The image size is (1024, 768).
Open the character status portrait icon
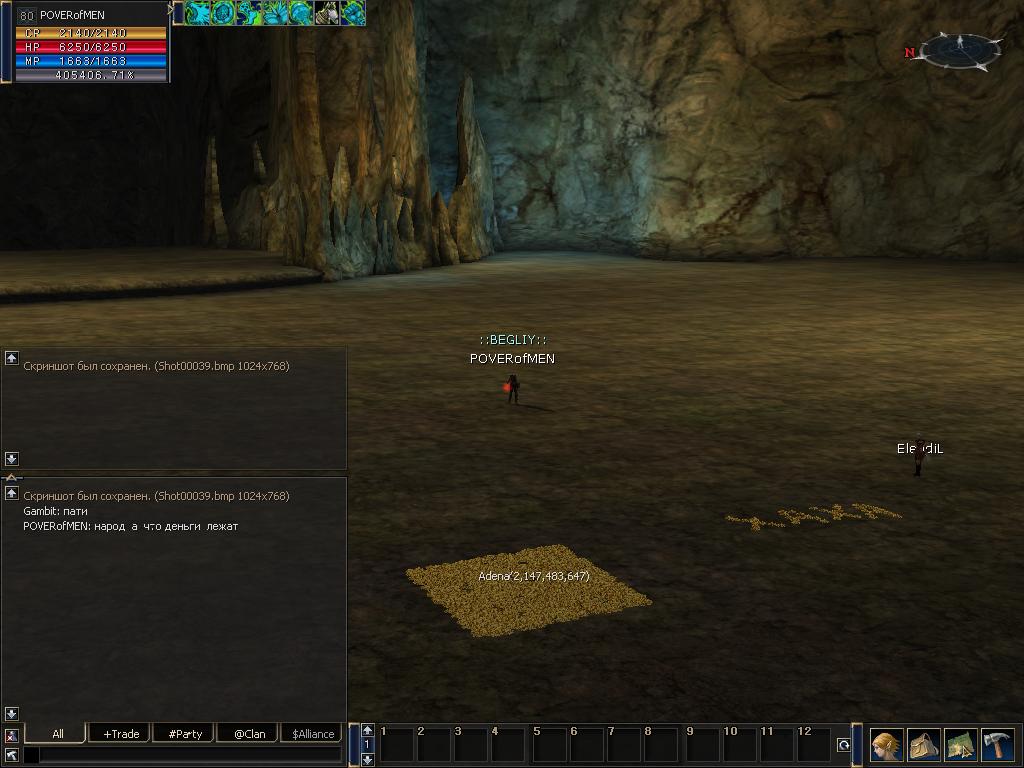click(x=886, y=745)
